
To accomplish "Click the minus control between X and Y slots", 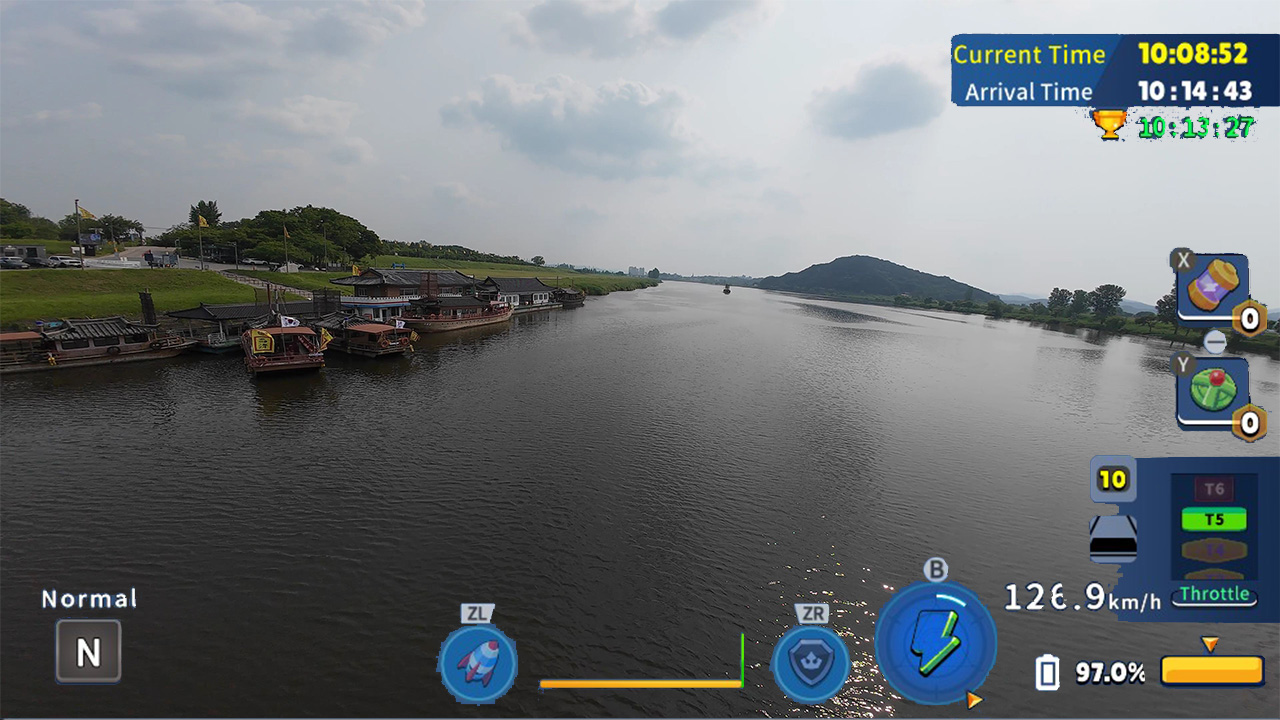I will tap(1215, 341).
